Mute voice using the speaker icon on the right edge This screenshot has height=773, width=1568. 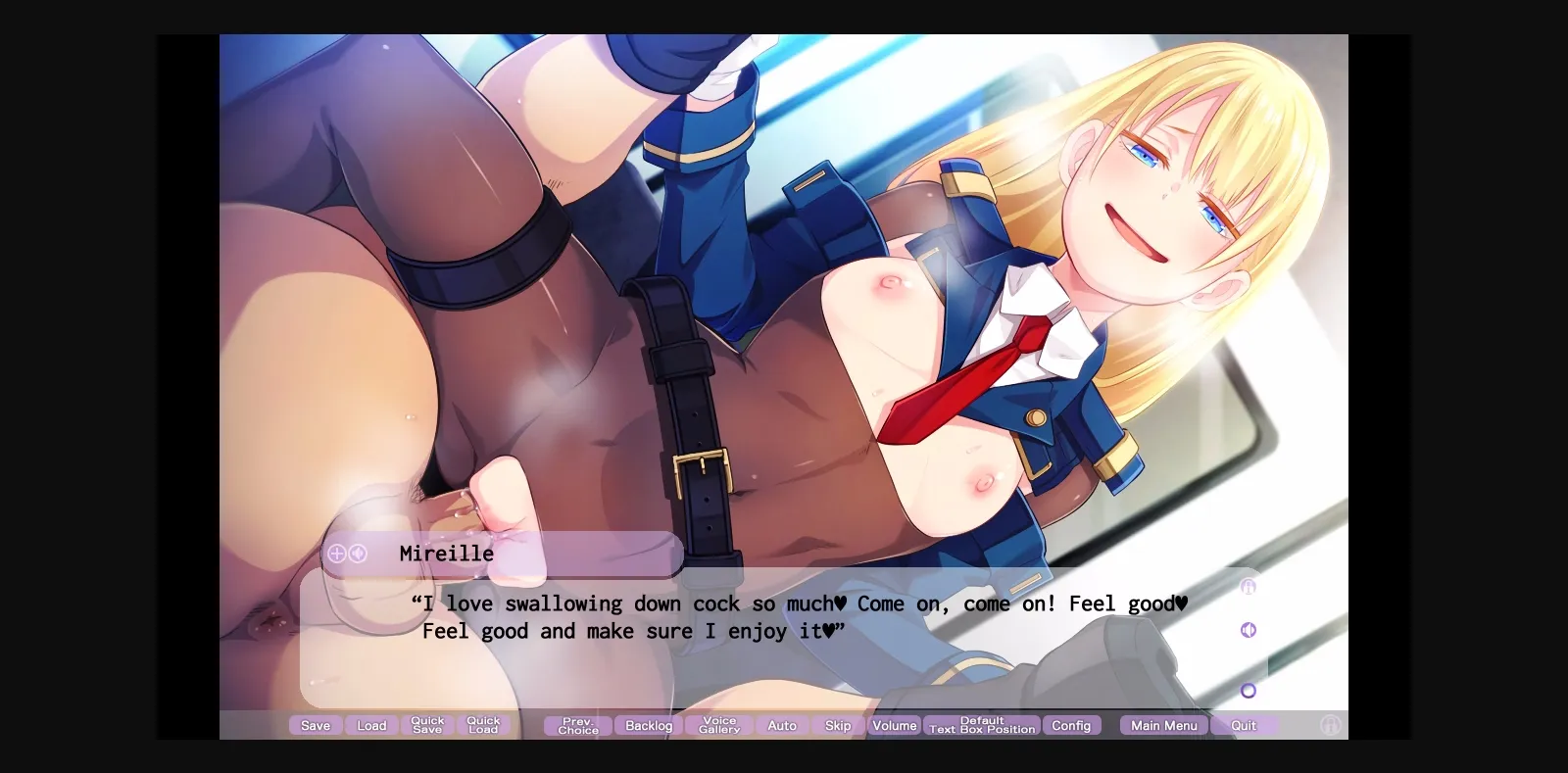pyautogui.click(x=1248, y=629)
